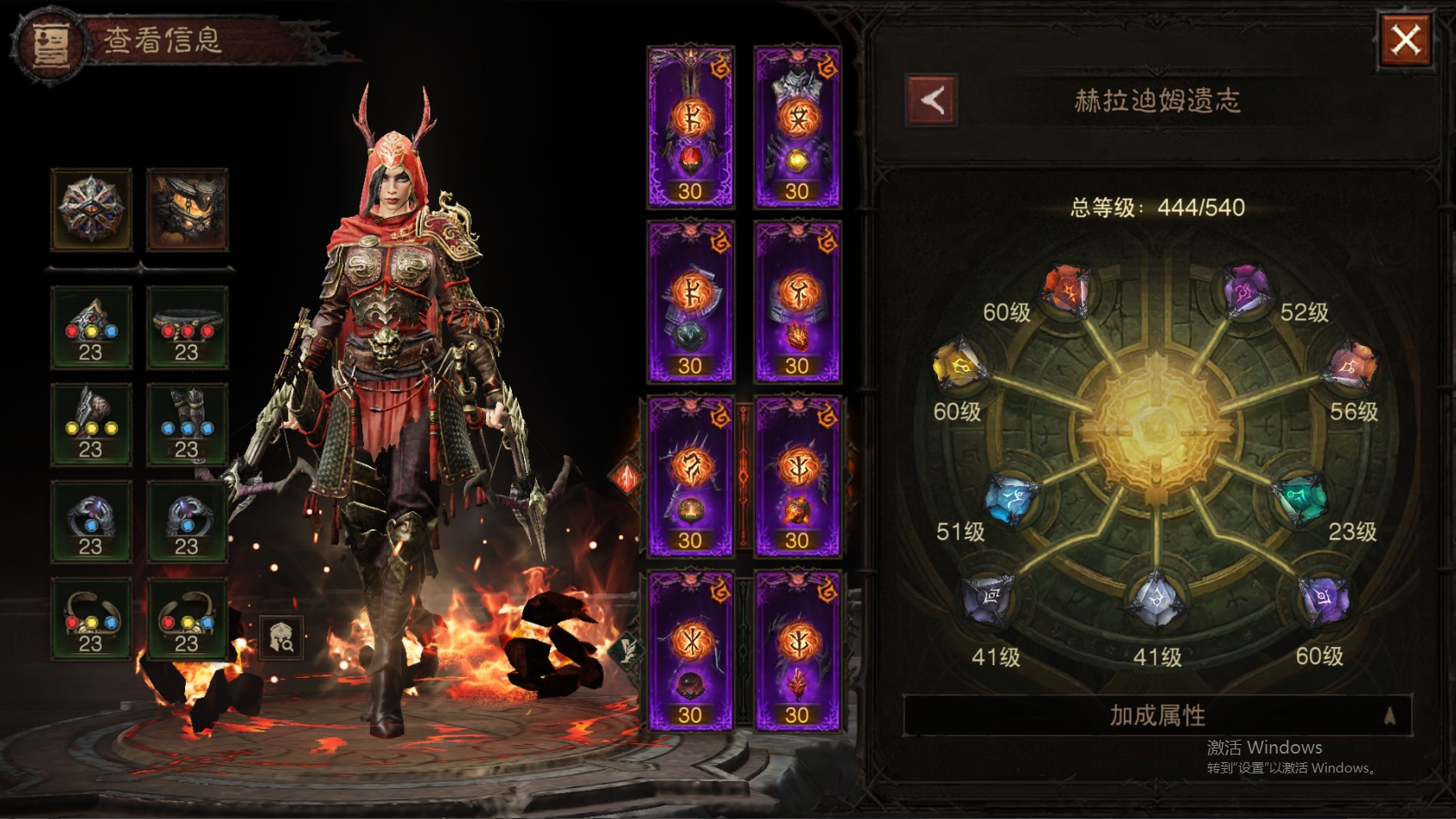Select the orange 60级 gem node

click(x=1065, y=290)
